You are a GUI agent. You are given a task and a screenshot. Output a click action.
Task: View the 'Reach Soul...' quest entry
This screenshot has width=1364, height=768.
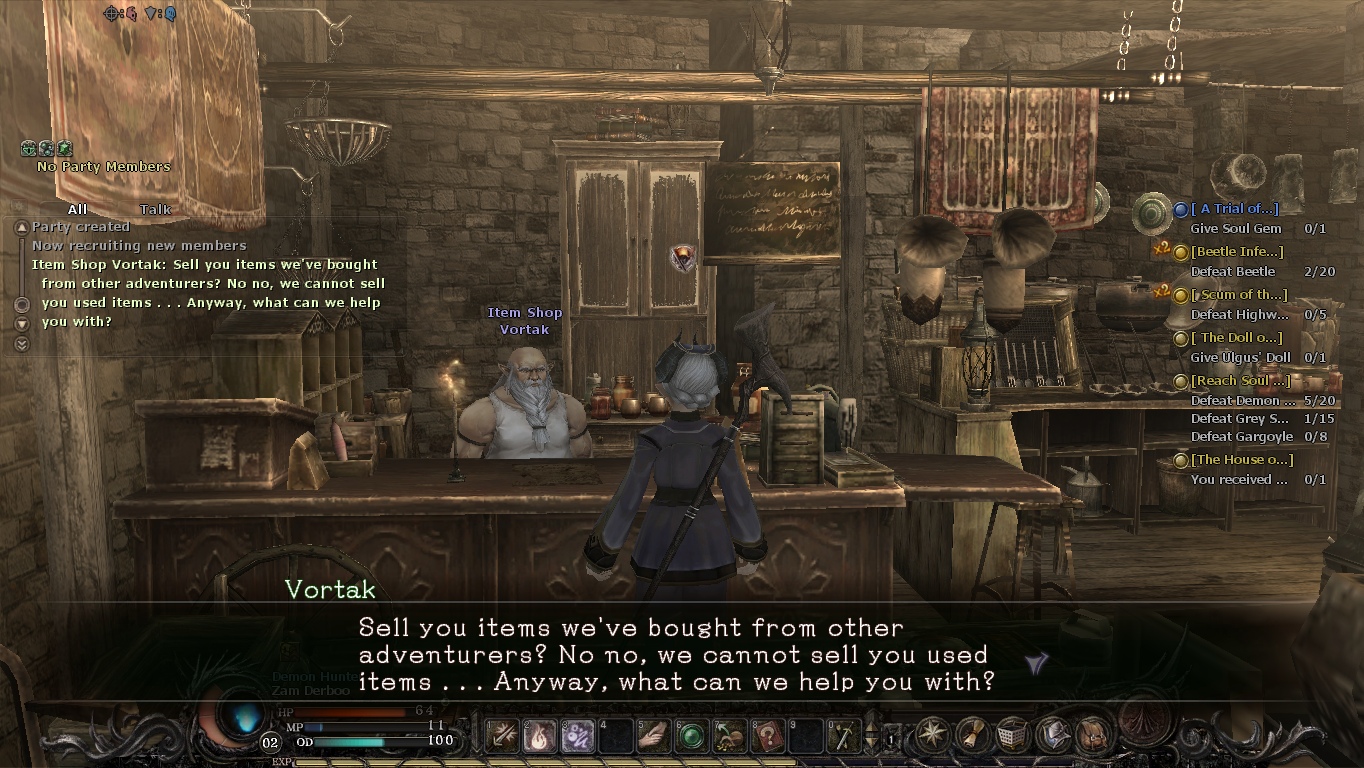click(x=1240, y=381)
